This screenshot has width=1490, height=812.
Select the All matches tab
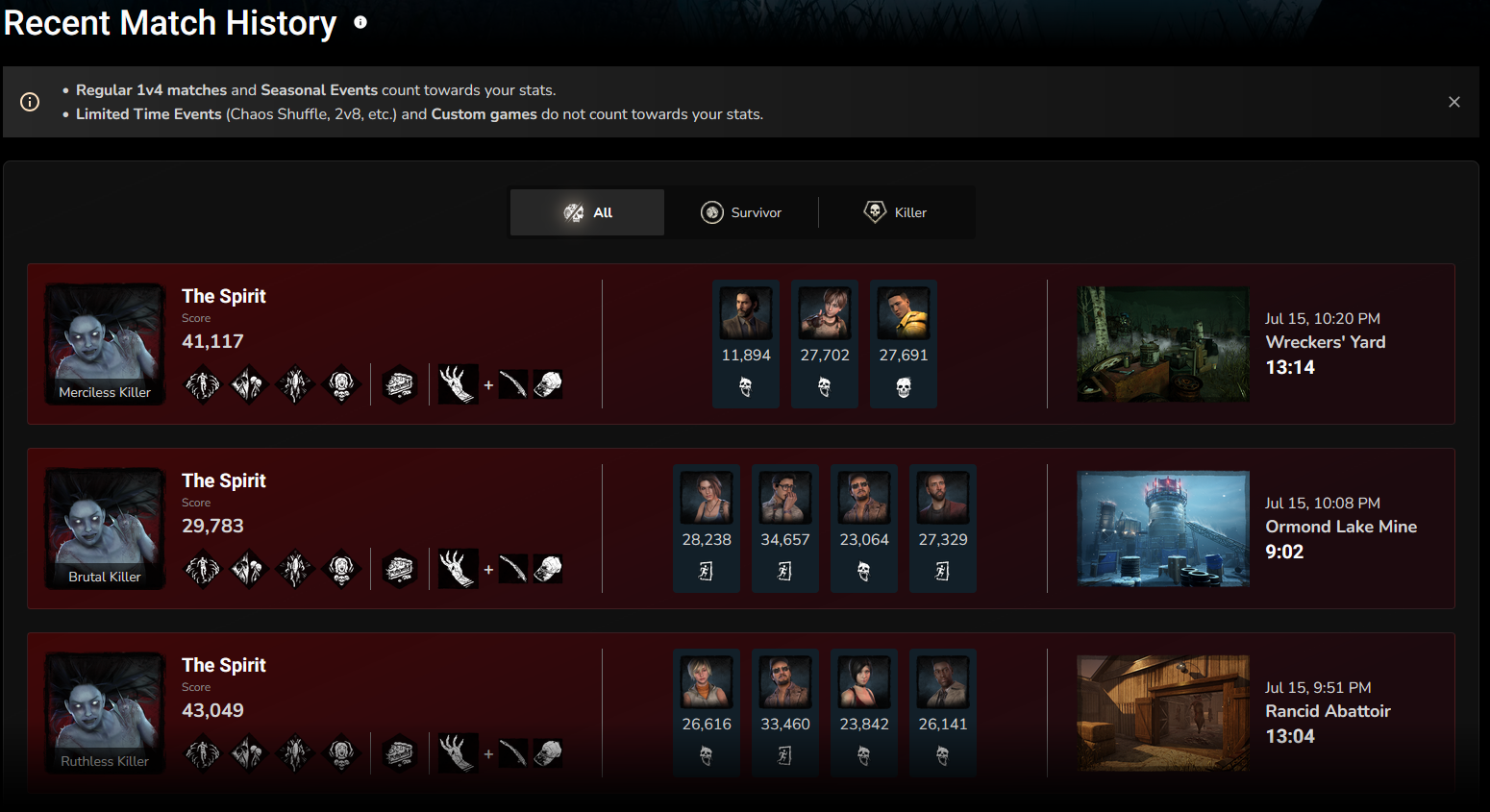[586, 212]
